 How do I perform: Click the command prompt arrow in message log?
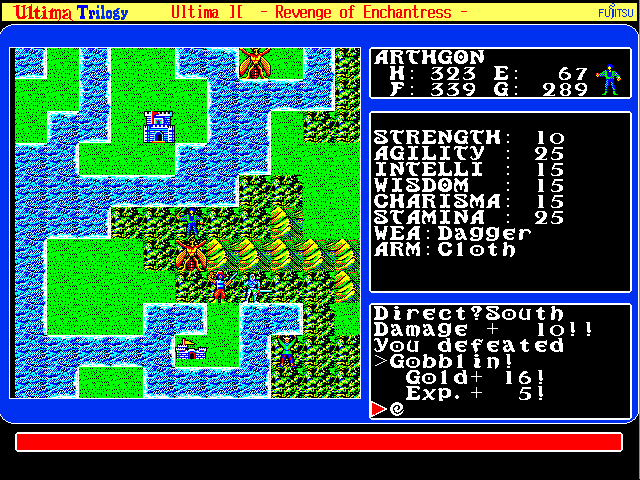[x=378, y=408]
